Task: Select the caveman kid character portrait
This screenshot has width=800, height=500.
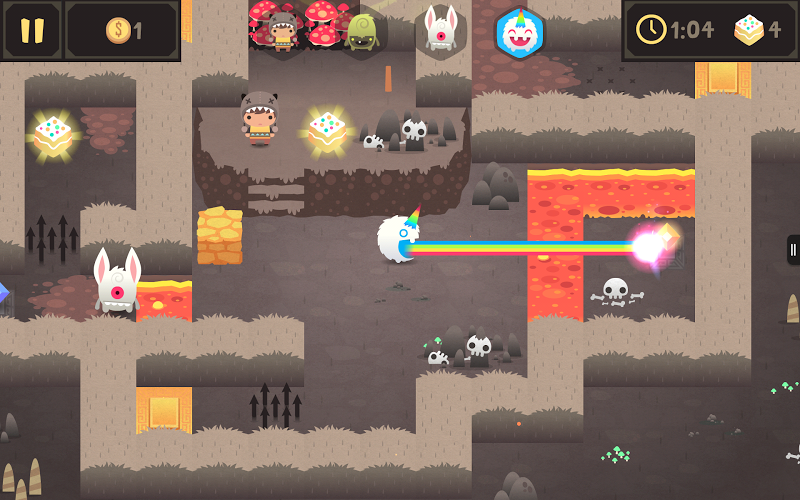Action: pos(283,32)
